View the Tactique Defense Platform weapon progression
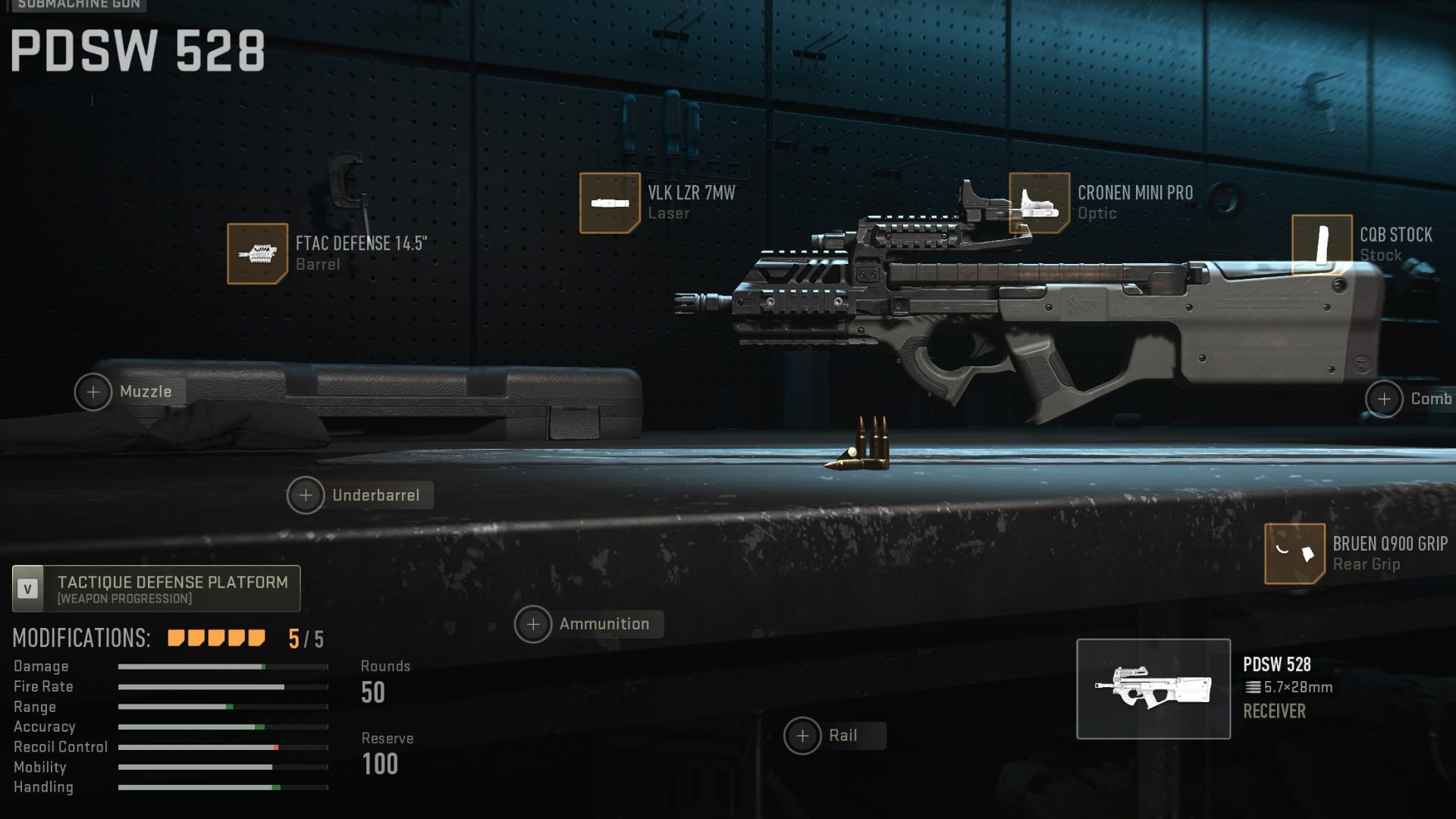The width and height of the screenshot is (1456, 819). pos(156,588)
